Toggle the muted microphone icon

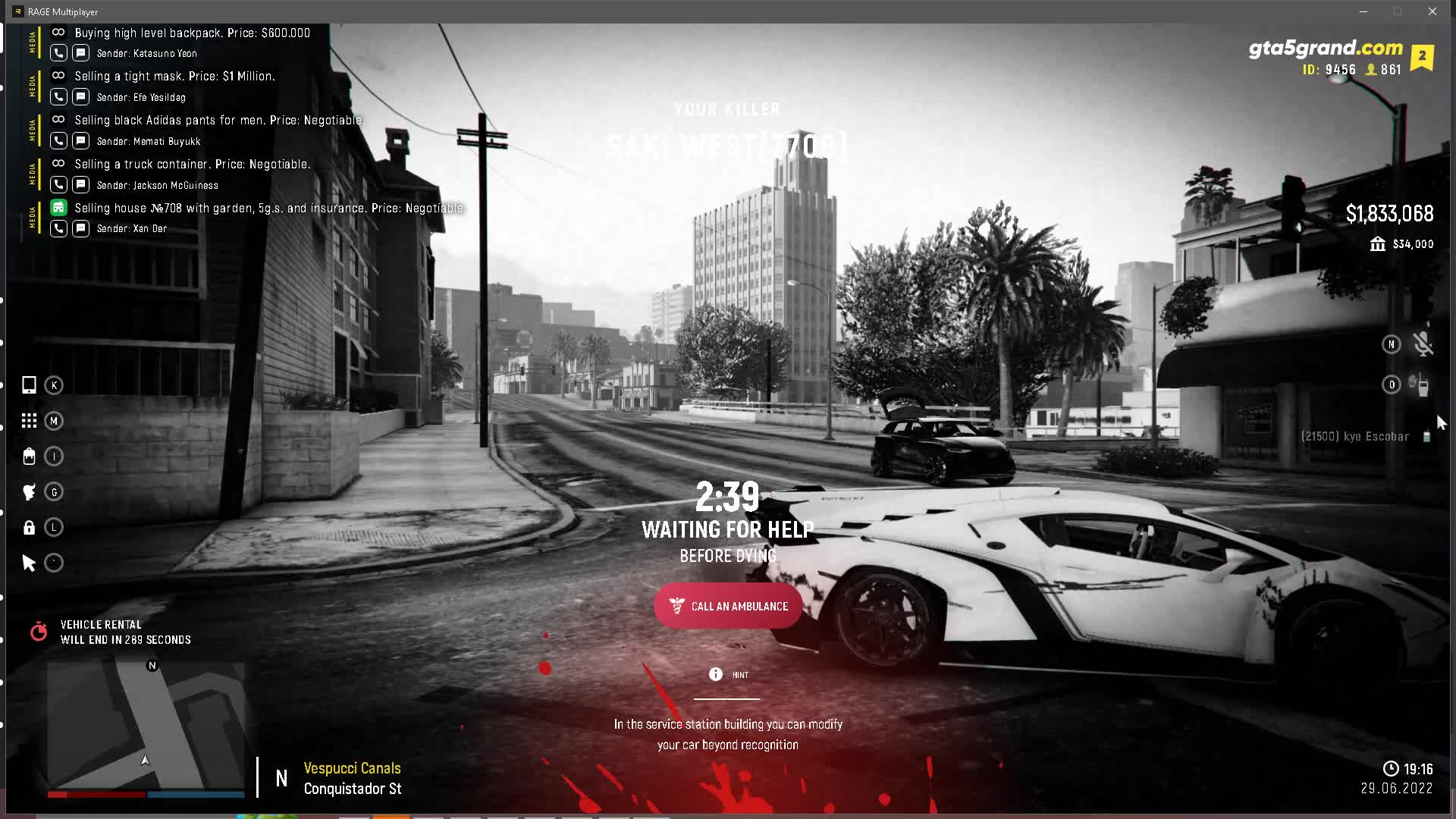click(x=1423, y=344)
